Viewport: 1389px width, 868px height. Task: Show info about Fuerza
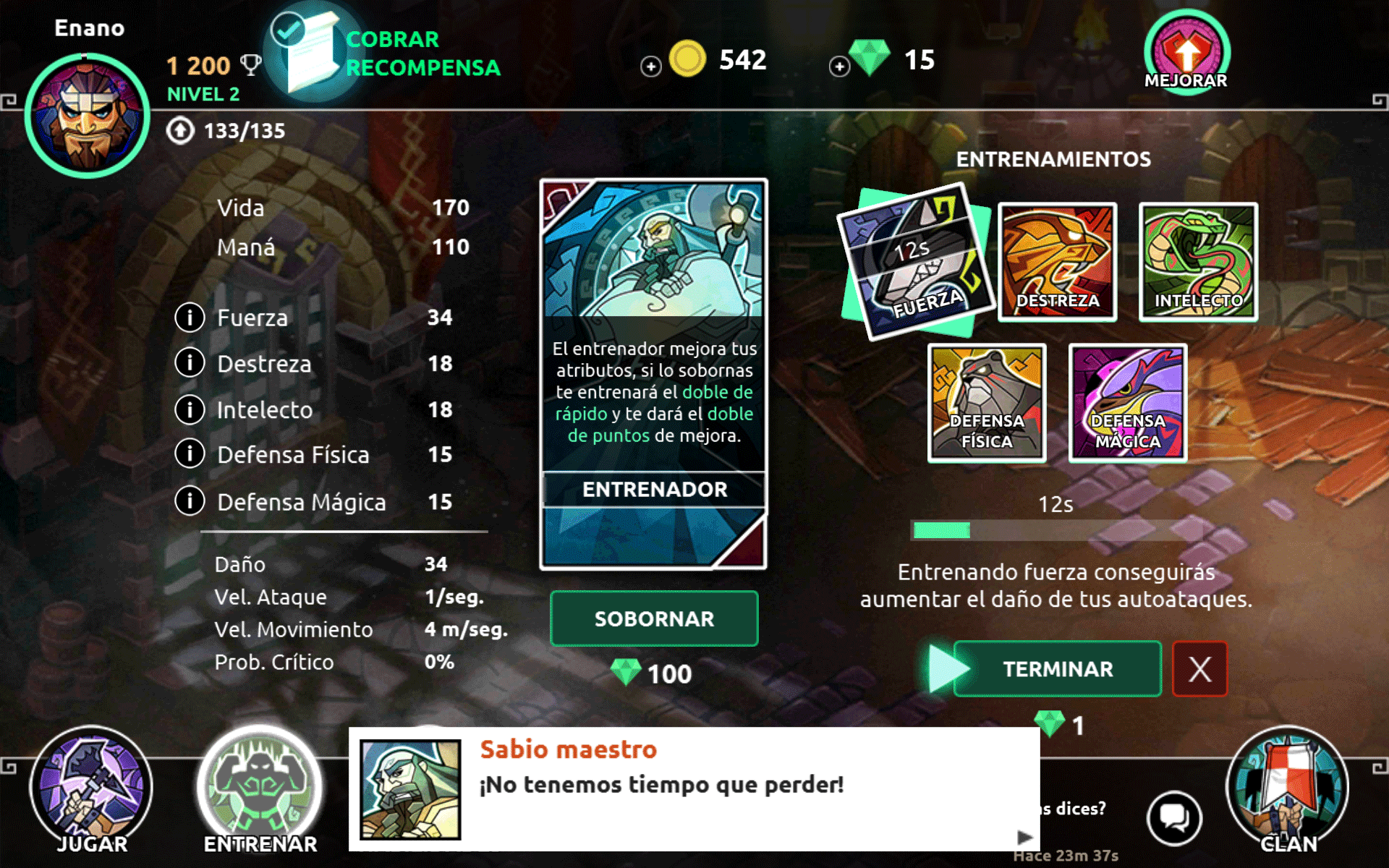(190, 318)
